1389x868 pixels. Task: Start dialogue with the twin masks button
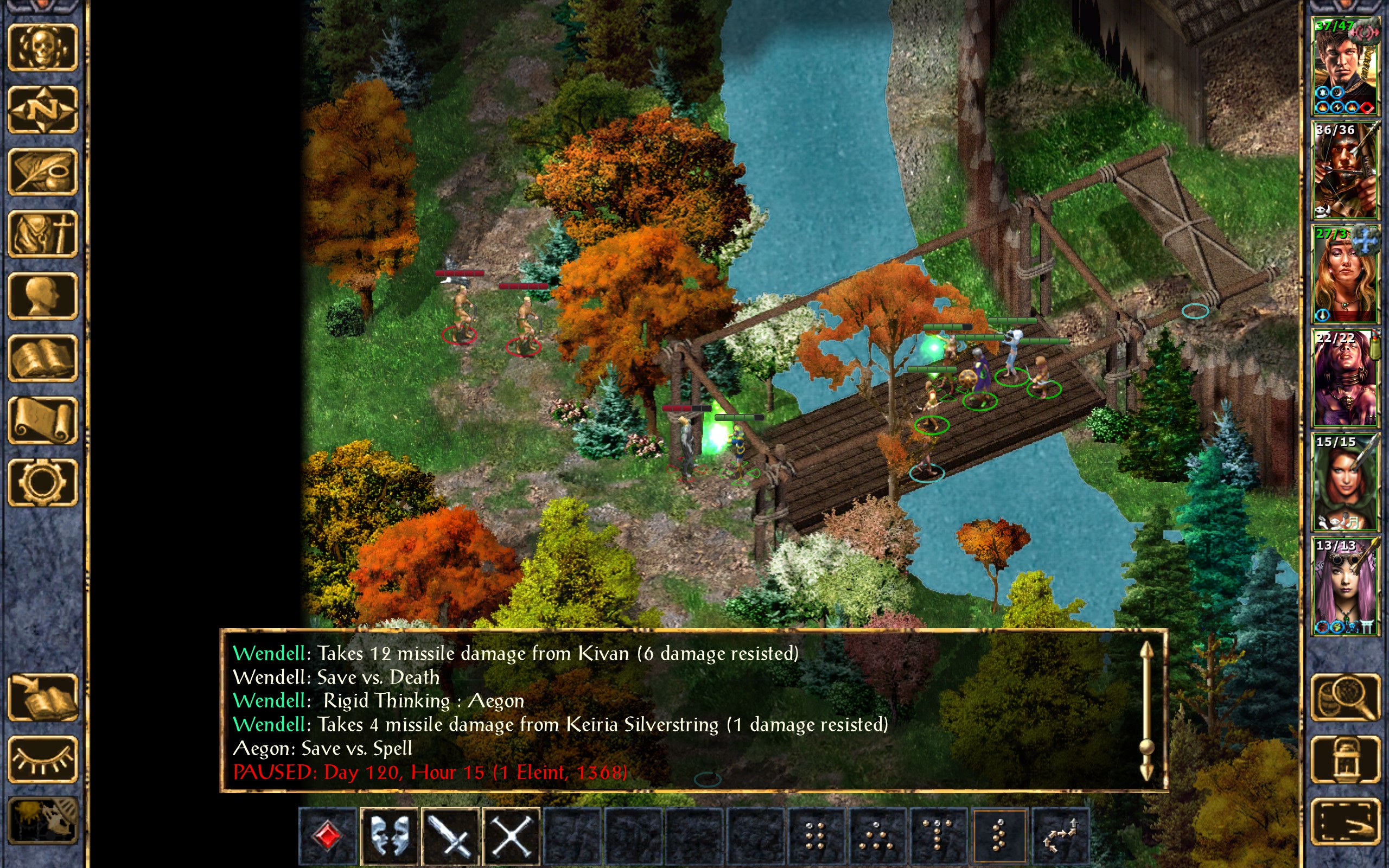390,836
